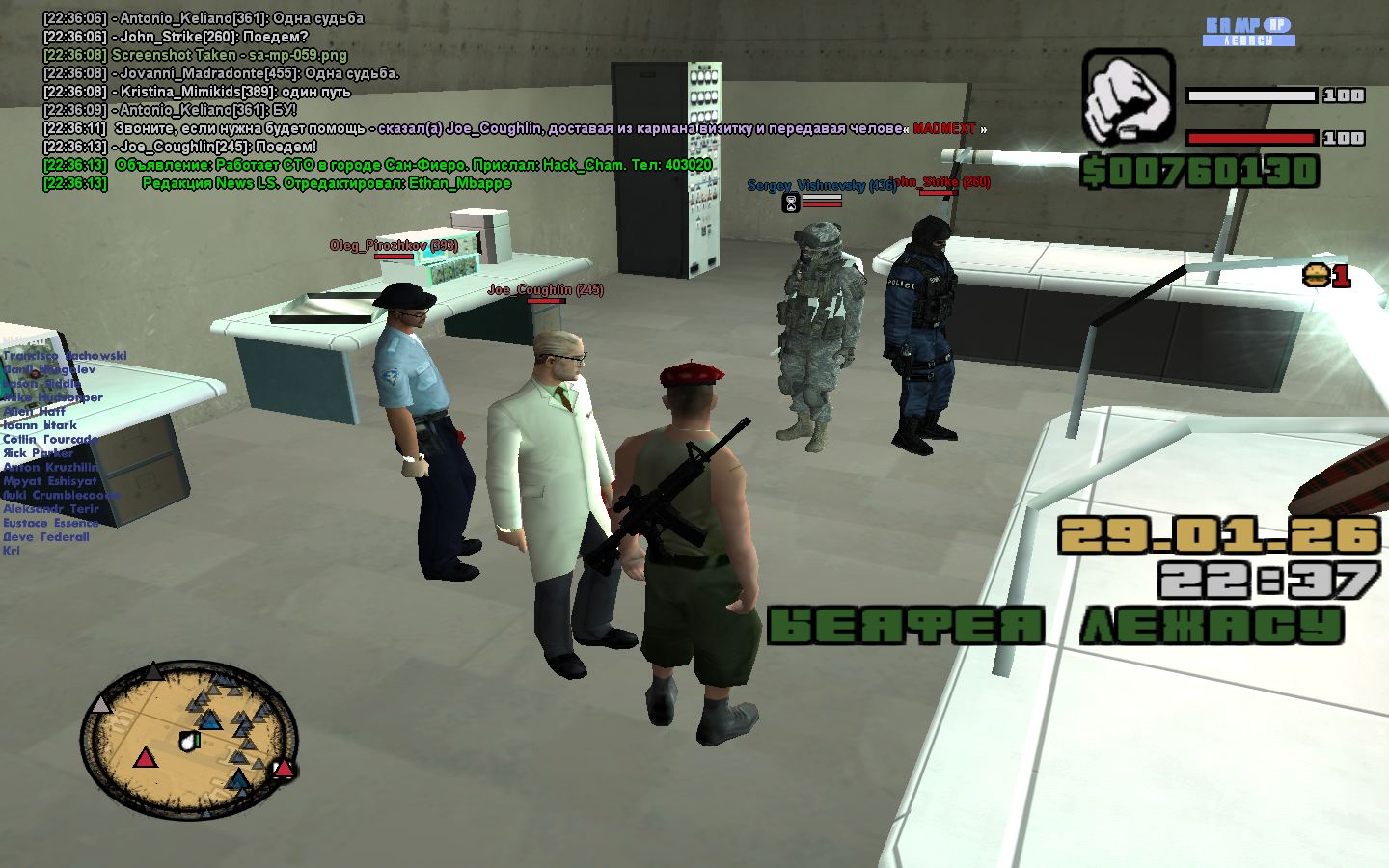1389x868 pixels.
Task: Select the light grey triangle on the minimap's left rim
Action: (101, 705)
